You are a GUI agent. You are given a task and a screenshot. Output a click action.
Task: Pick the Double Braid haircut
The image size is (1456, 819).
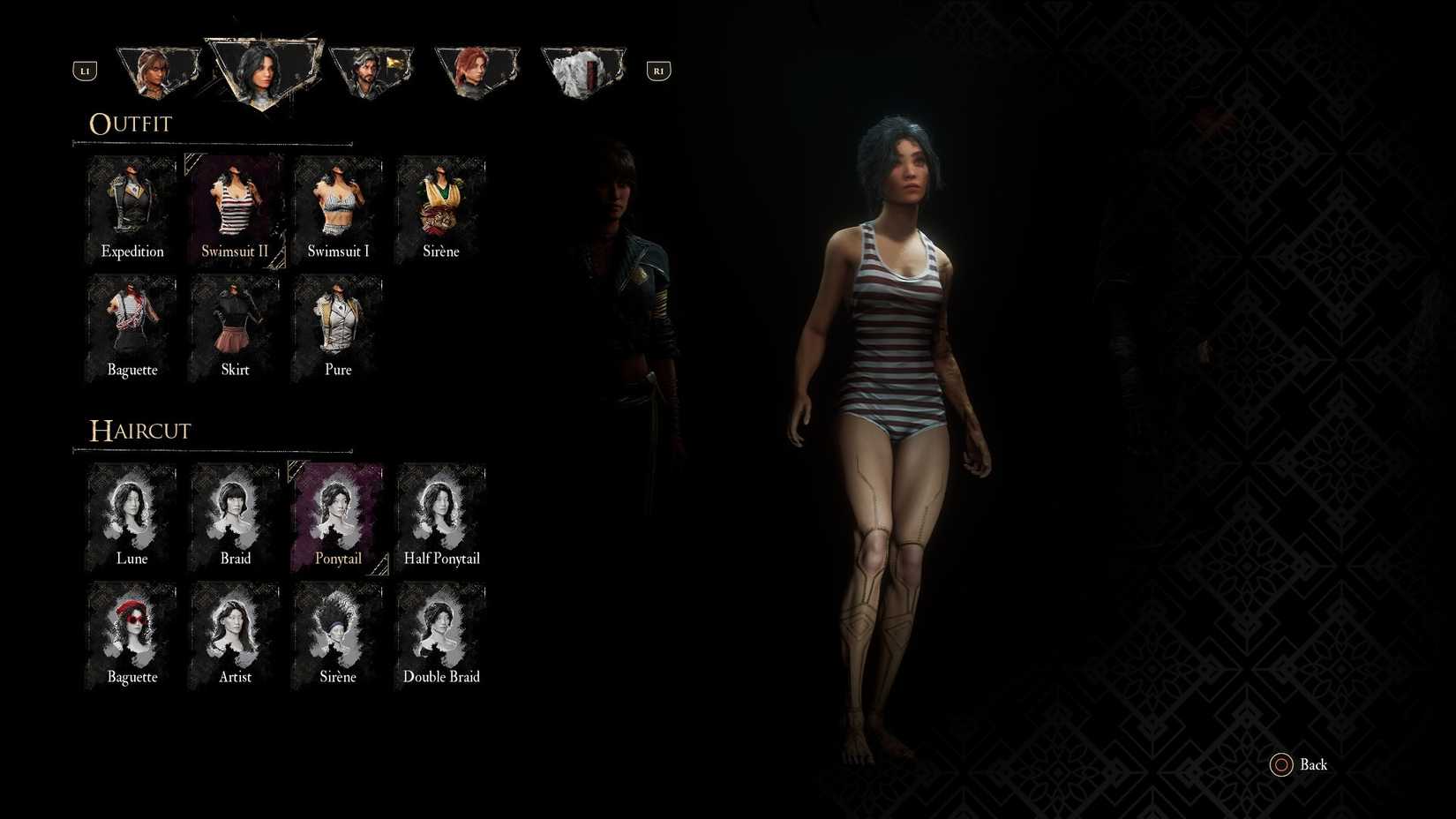[x=441, y=633]
